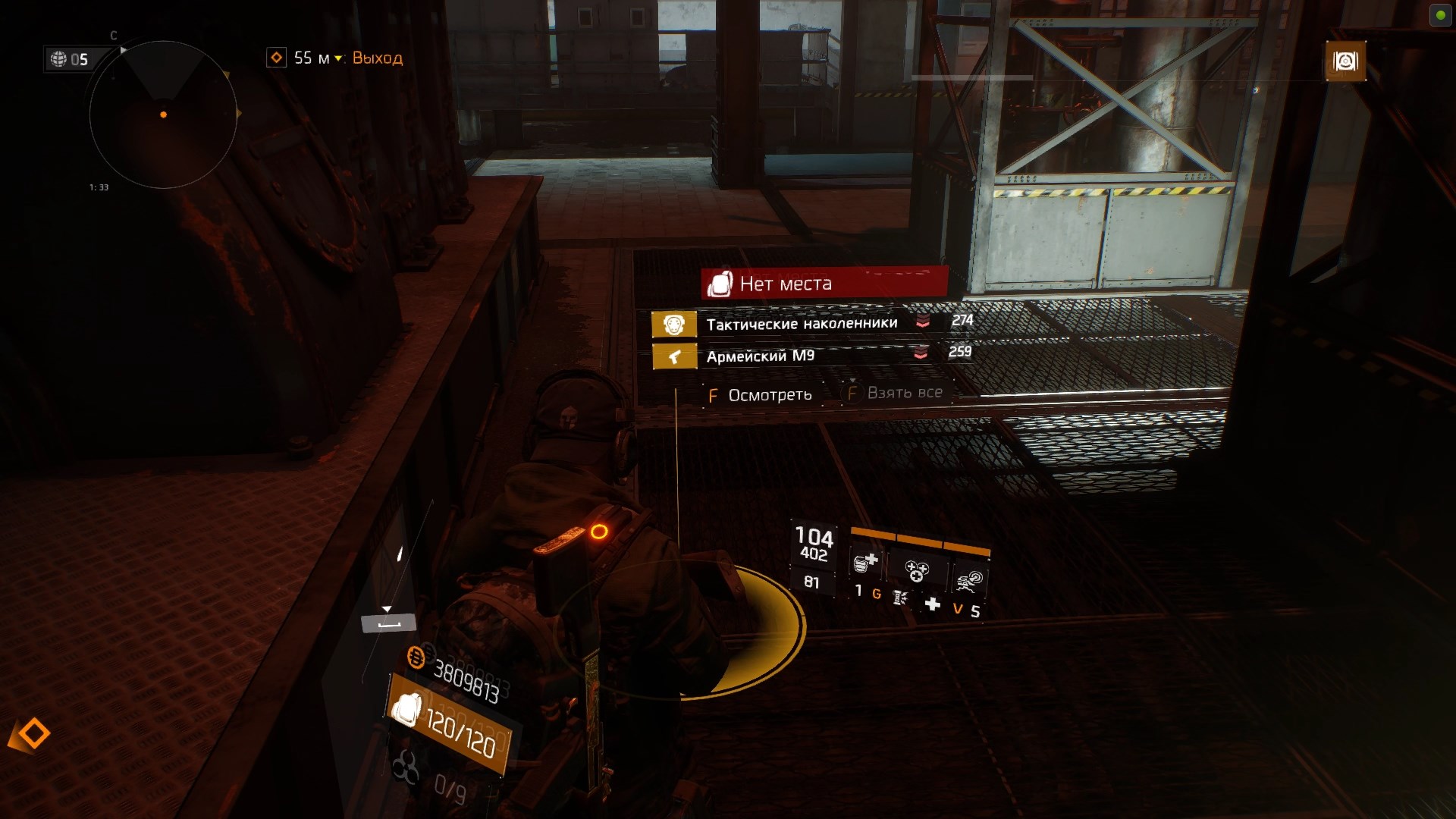Activate the triple-cross support station skill
The image size is (1456, 819).
click(916, 570)
